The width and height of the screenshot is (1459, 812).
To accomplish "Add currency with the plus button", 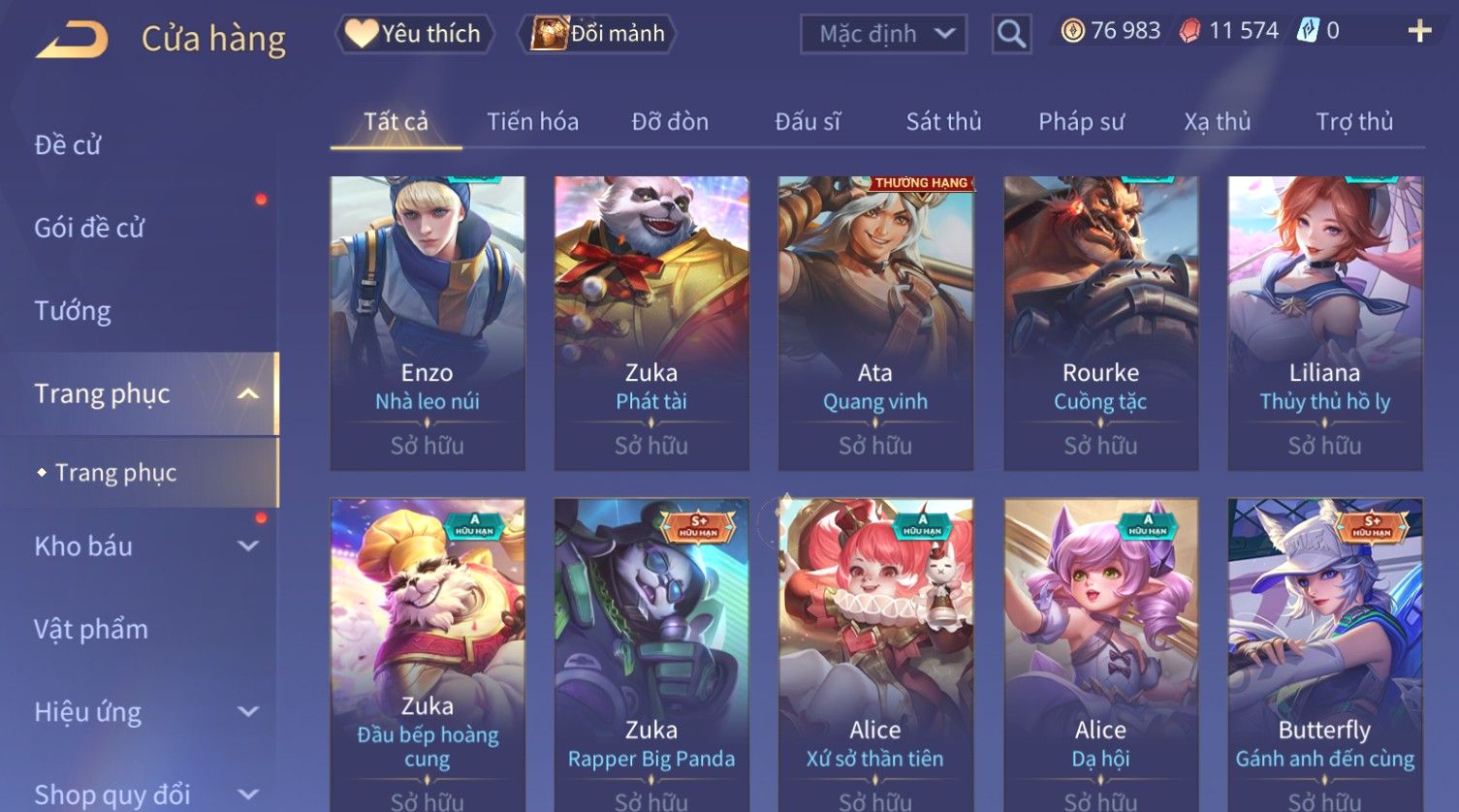I will 1419,32.
